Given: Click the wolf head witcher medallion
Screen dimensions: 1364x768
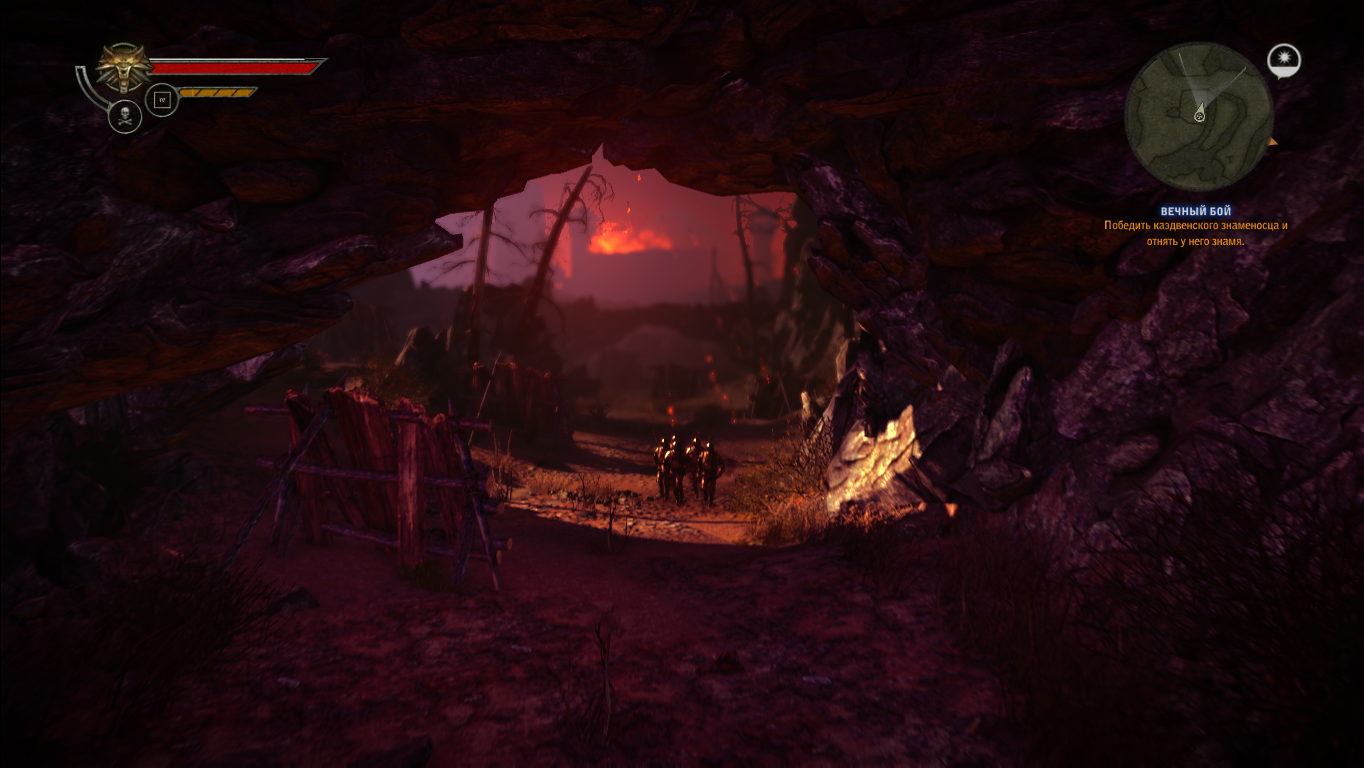Looking at the screenshot, I should [x=124, y=68].
